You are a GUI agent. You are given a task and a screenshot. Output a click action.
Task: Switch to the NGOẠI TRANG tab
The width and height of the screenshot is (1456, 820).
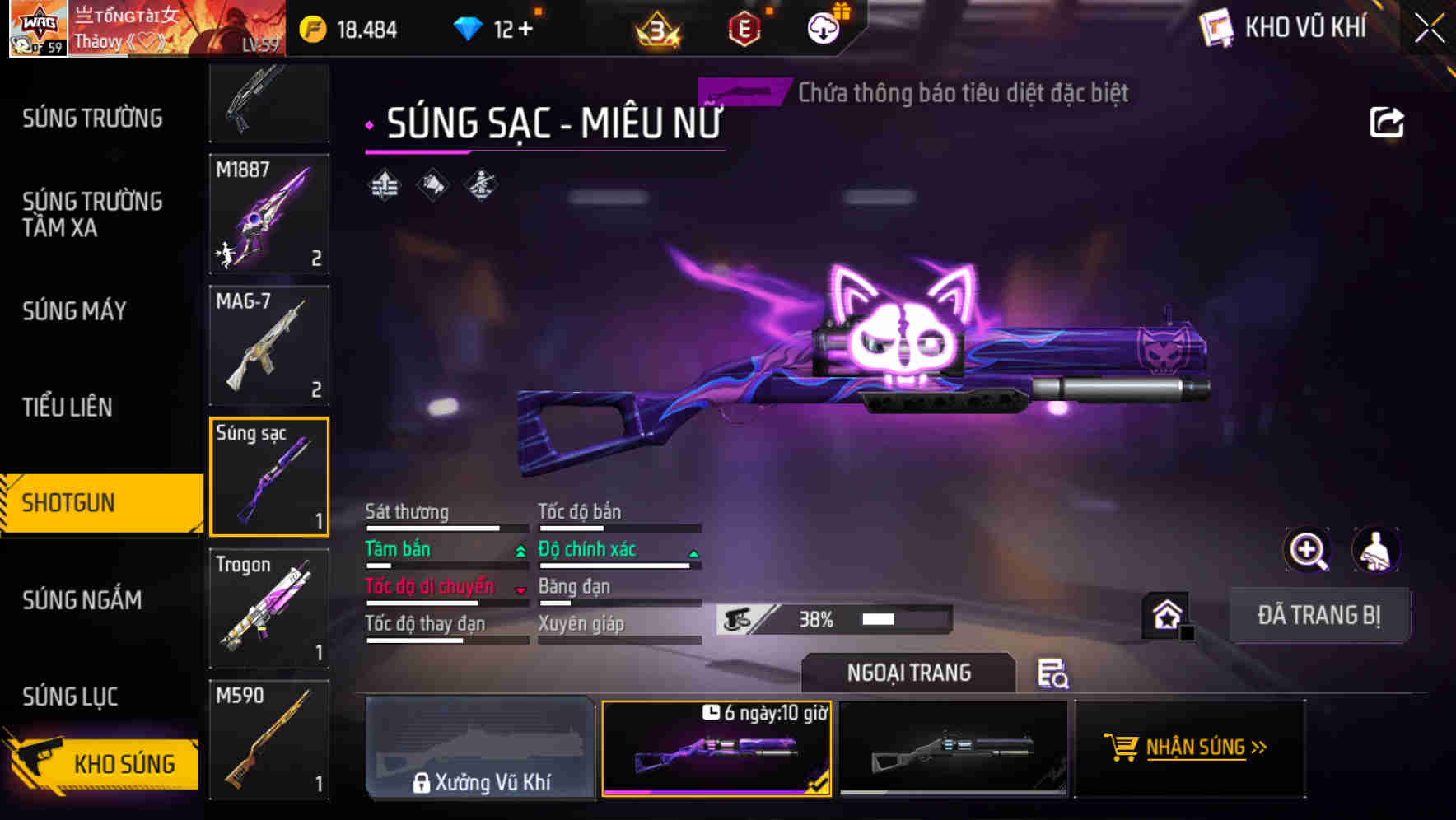pos(908,673)
